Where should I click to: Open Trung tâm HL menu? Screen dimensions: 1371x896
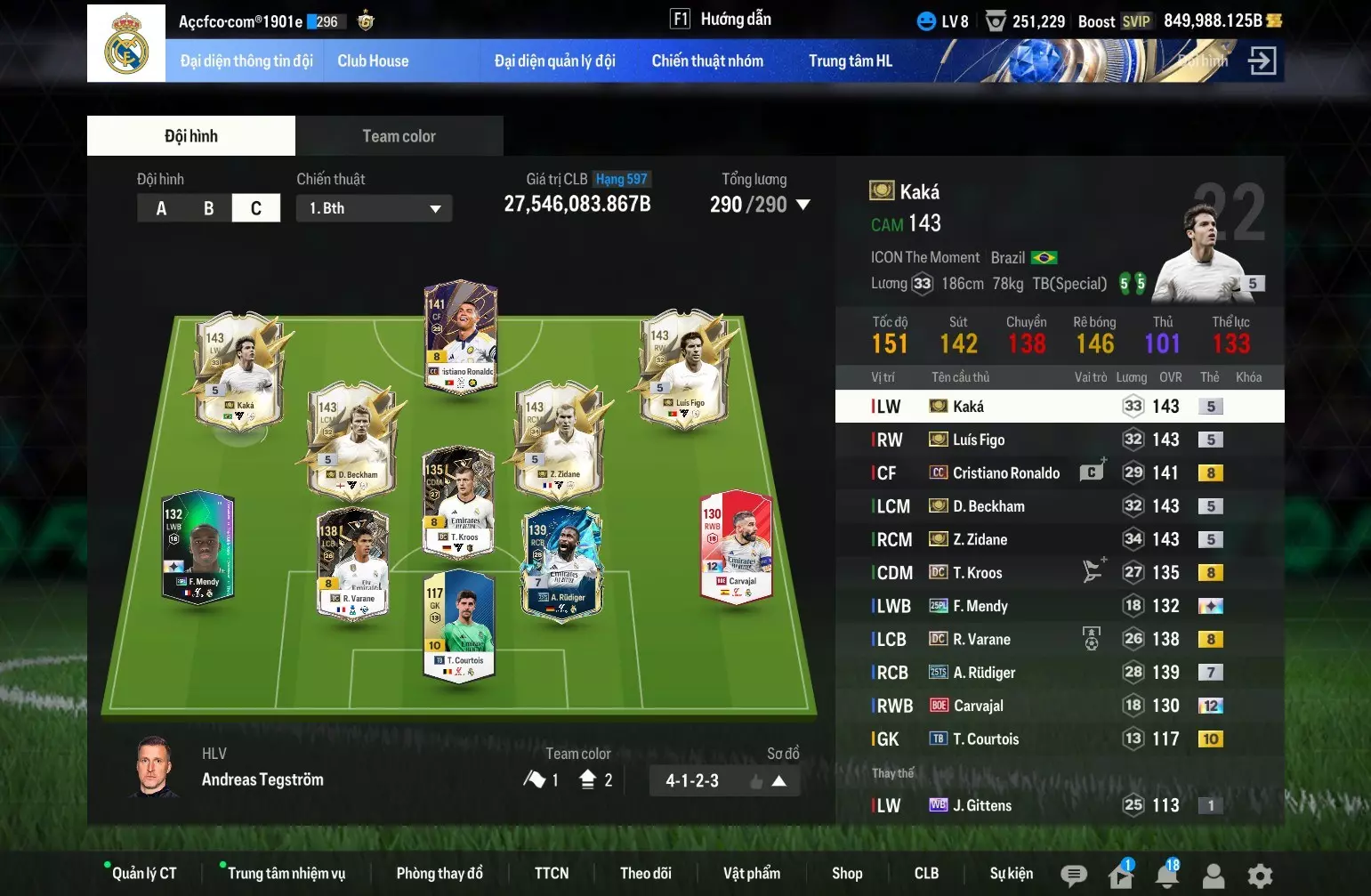(x=850, y=61)
